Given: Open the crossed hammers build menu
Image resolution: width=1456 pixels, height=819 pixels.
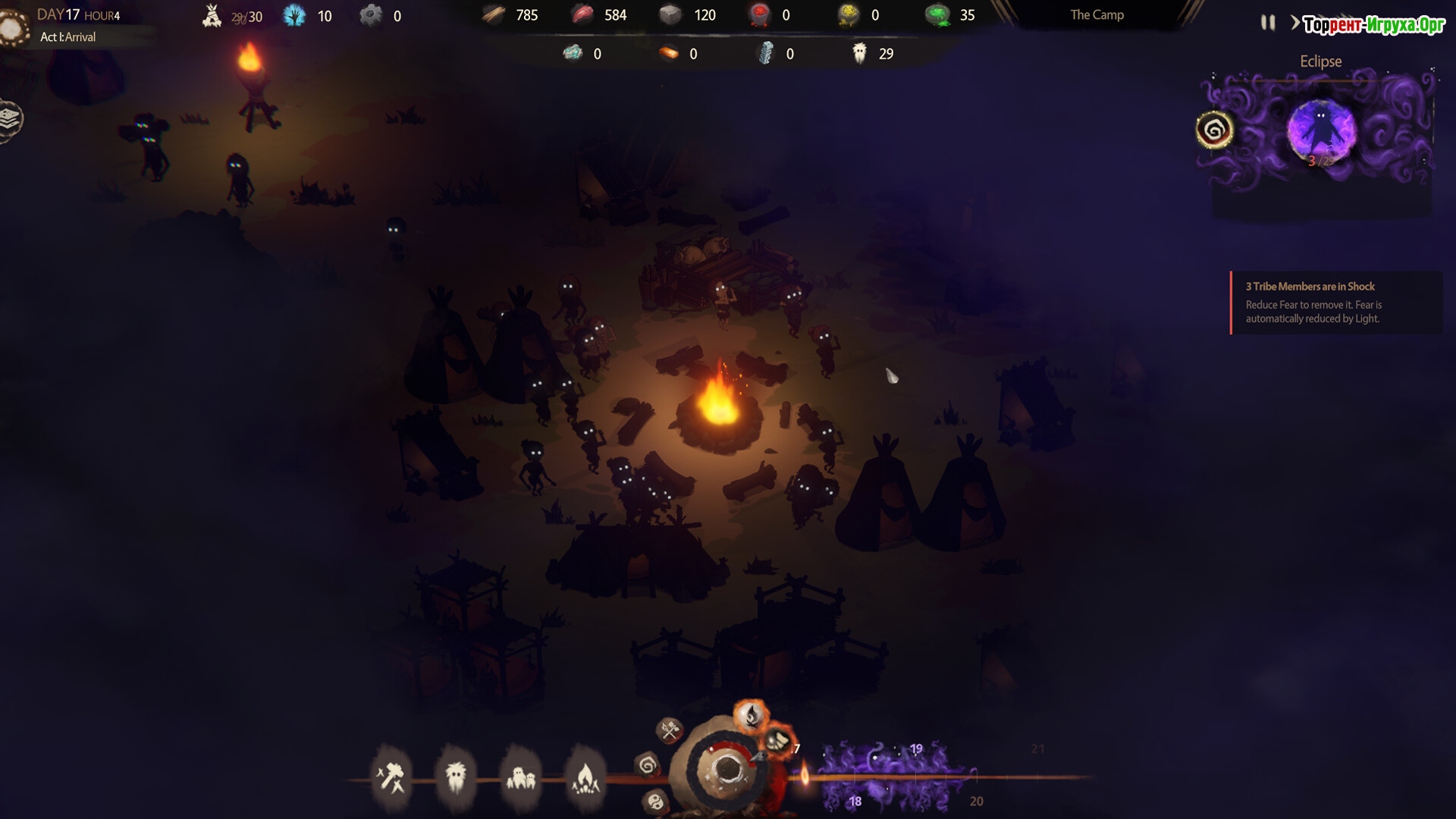Looking at the screenshot, I should coord(391,777).
